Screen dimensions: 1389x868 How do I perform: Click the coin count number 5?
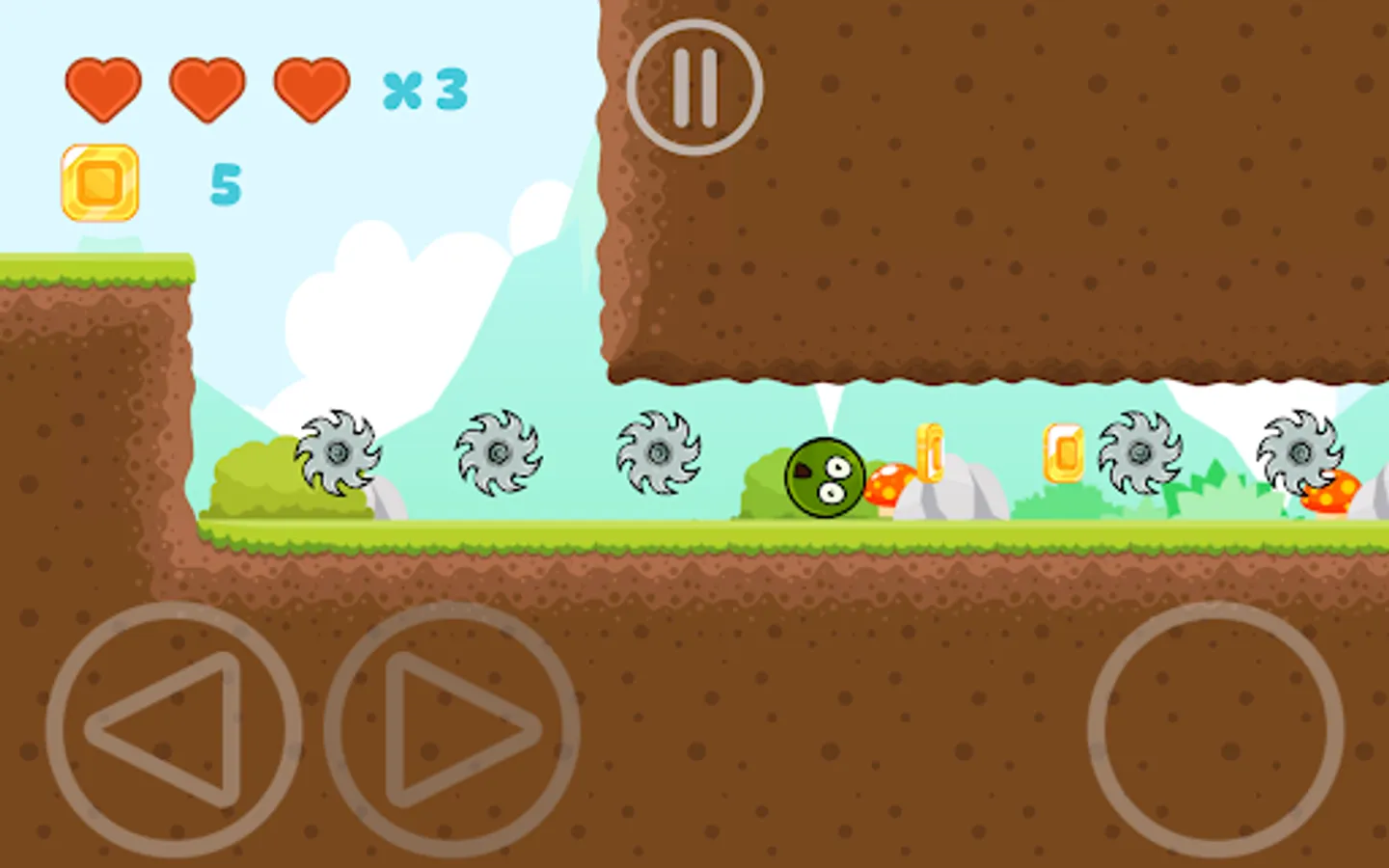224,185
